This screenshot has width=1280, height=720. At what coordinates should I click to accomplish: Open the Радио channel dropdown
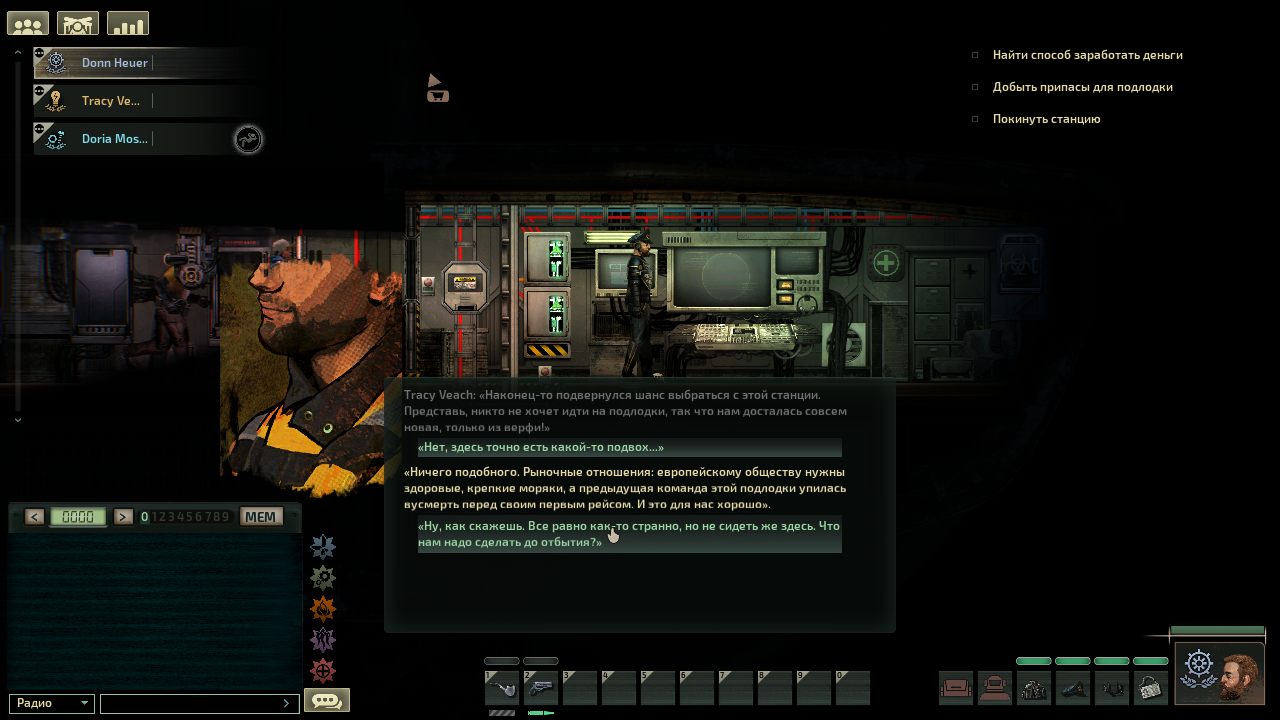(52, 704)
